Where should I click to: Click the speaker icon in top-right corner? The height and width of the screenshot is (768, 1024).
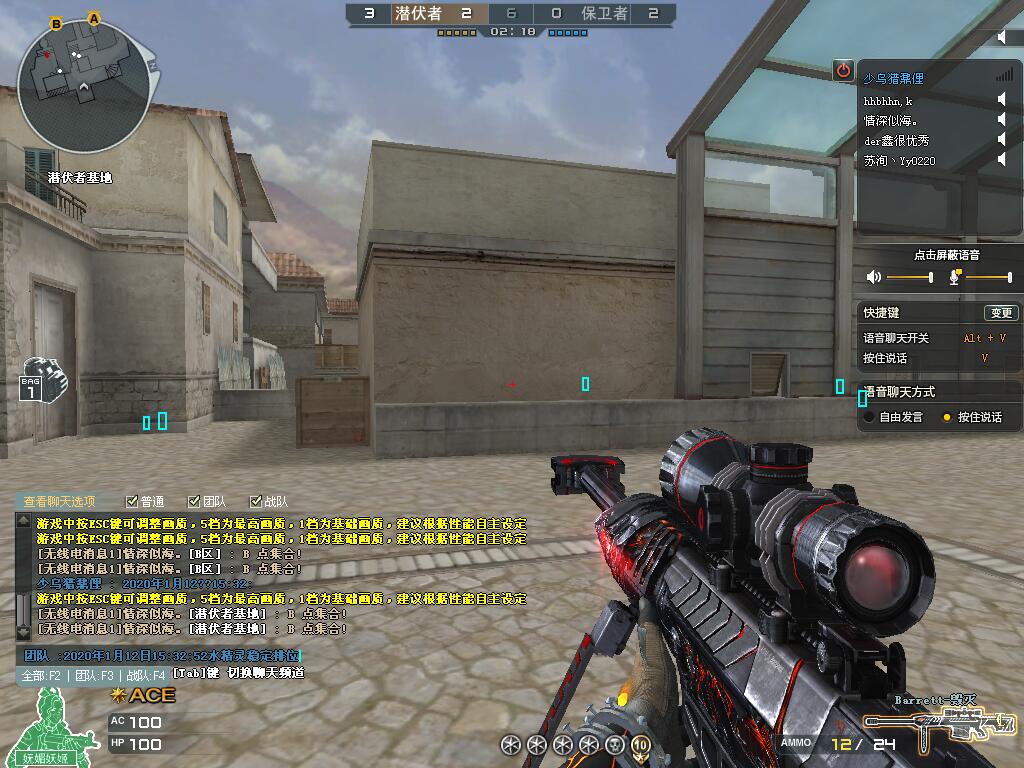[x=1003, y=37]
